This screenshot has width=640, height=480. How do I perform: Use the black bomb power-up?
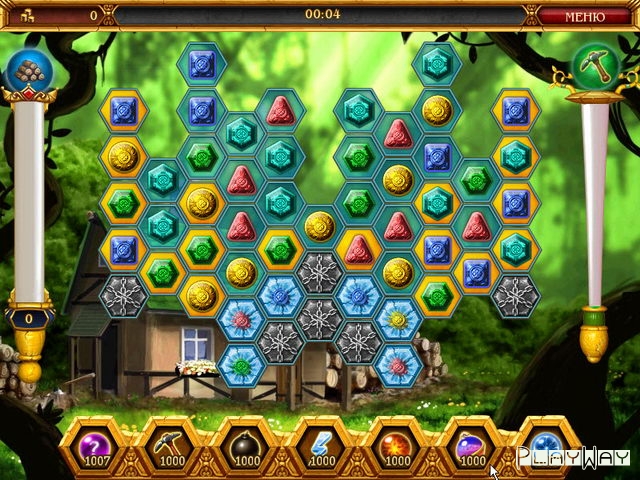245,443
